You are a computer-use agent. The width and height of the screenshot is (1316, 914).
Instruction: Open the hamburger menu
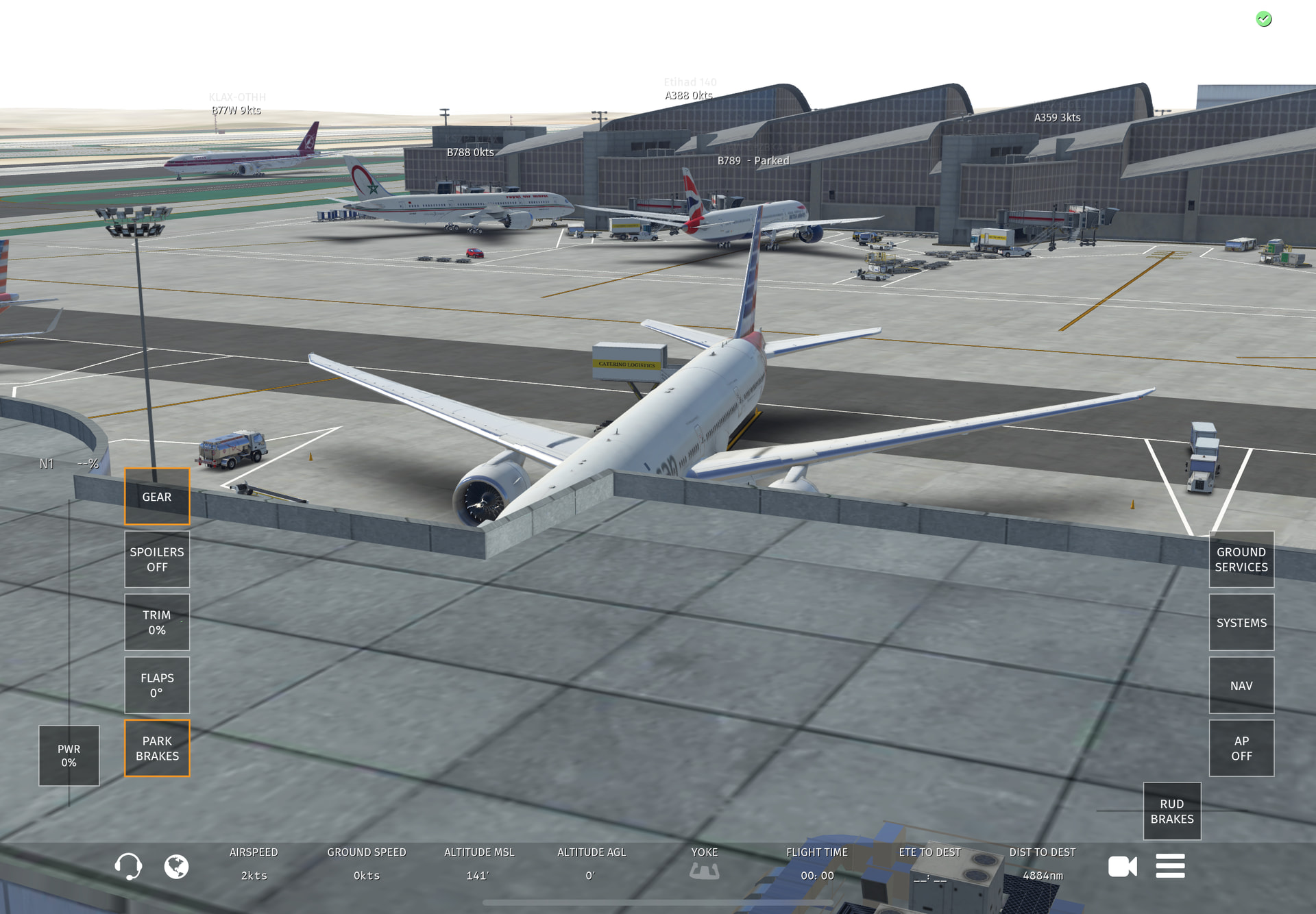[1170, 866]
